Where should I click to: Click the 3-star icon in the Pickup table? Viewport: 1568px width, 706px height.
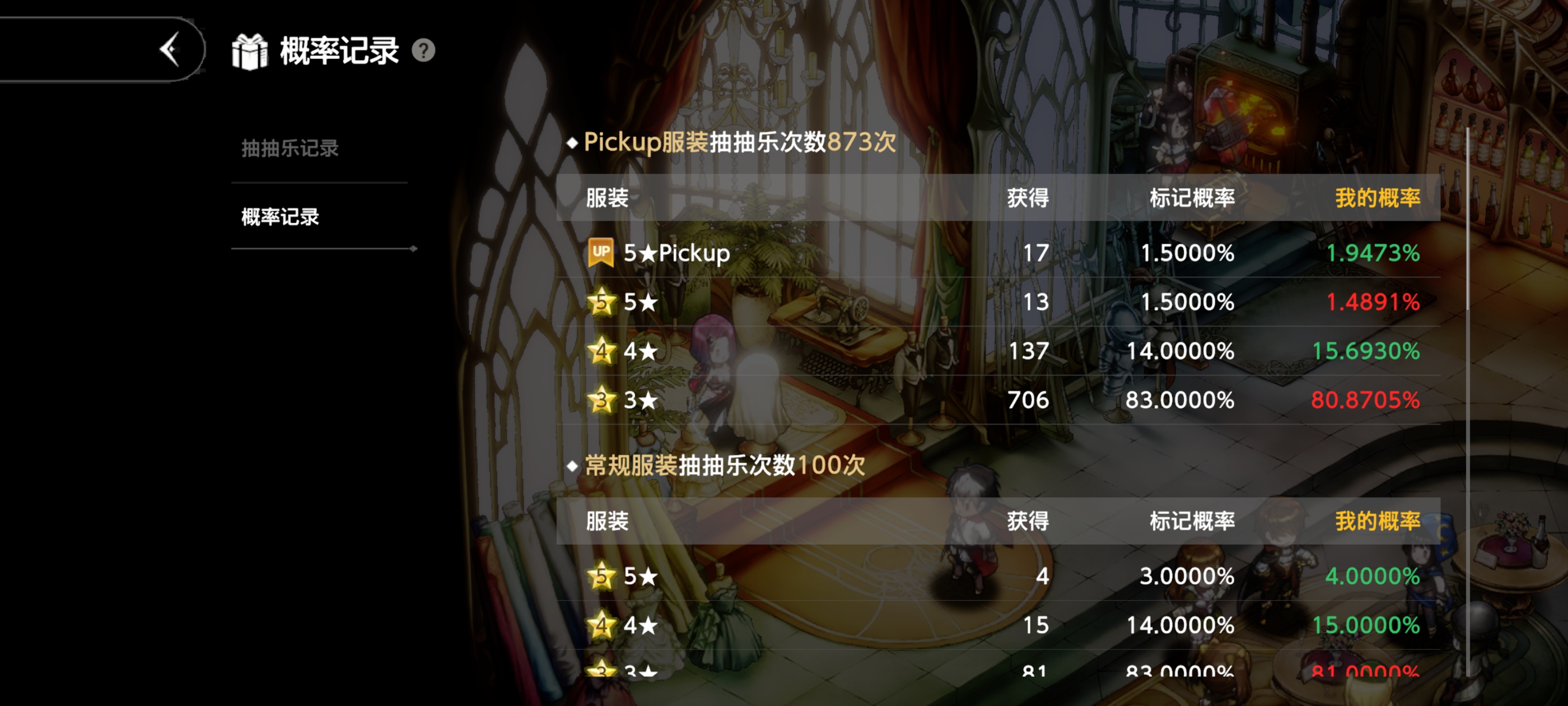tap(601, 400)
